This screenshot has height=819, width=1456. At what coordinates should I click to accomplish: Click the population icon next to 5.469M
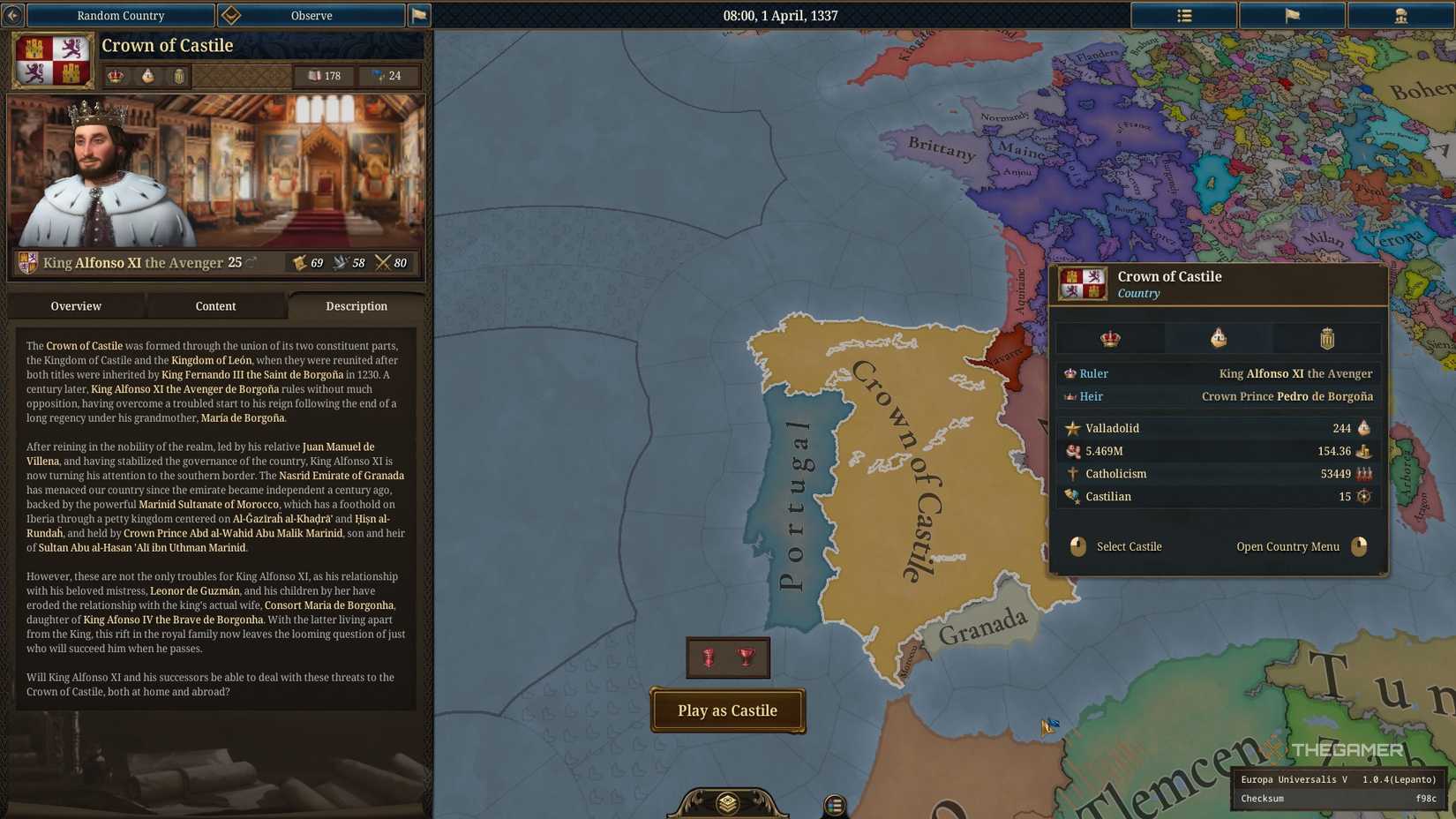1073,451
